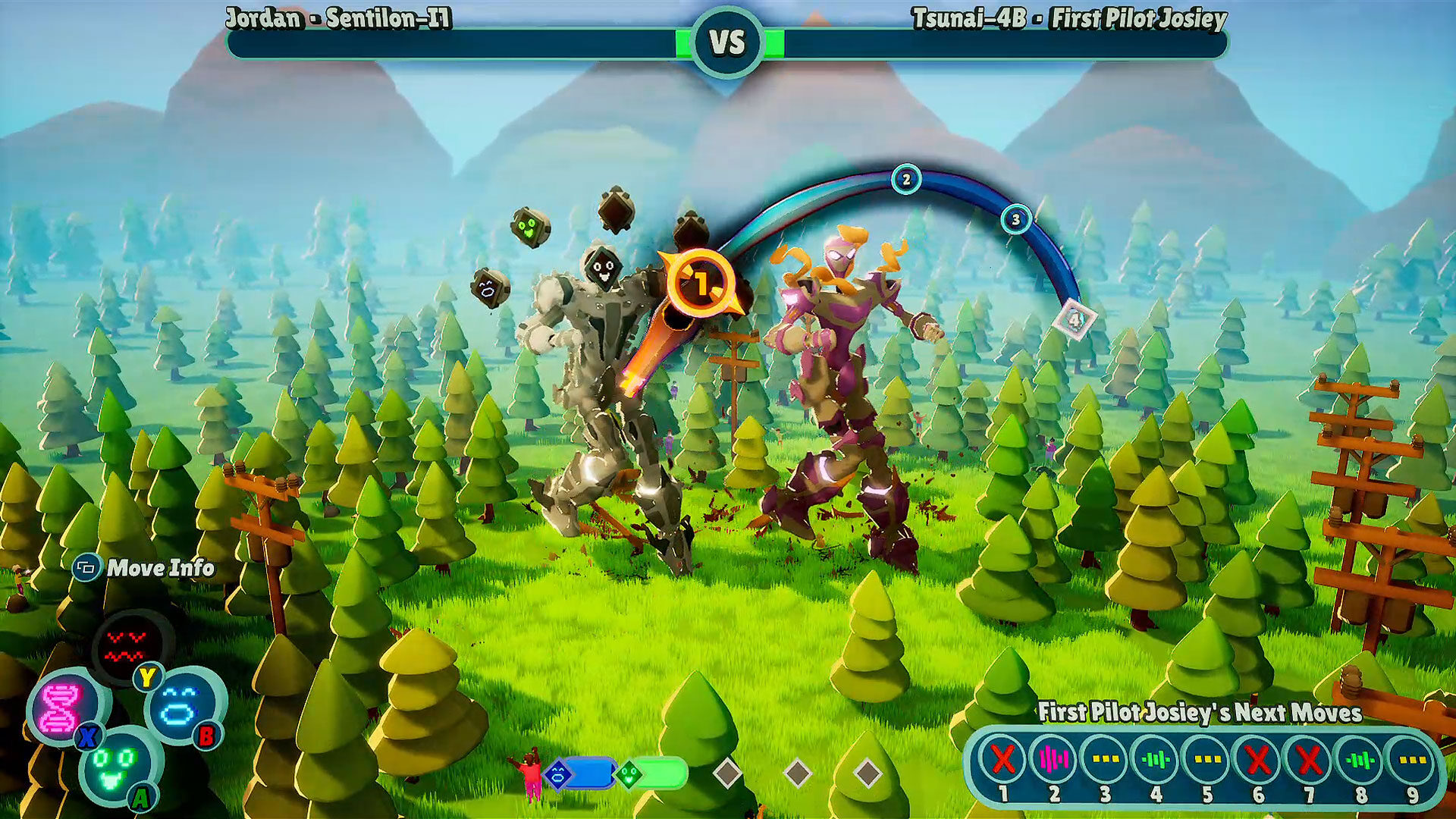
Task: Select the yellow dots icon in move slot 3
Action: click(1105, 760)
